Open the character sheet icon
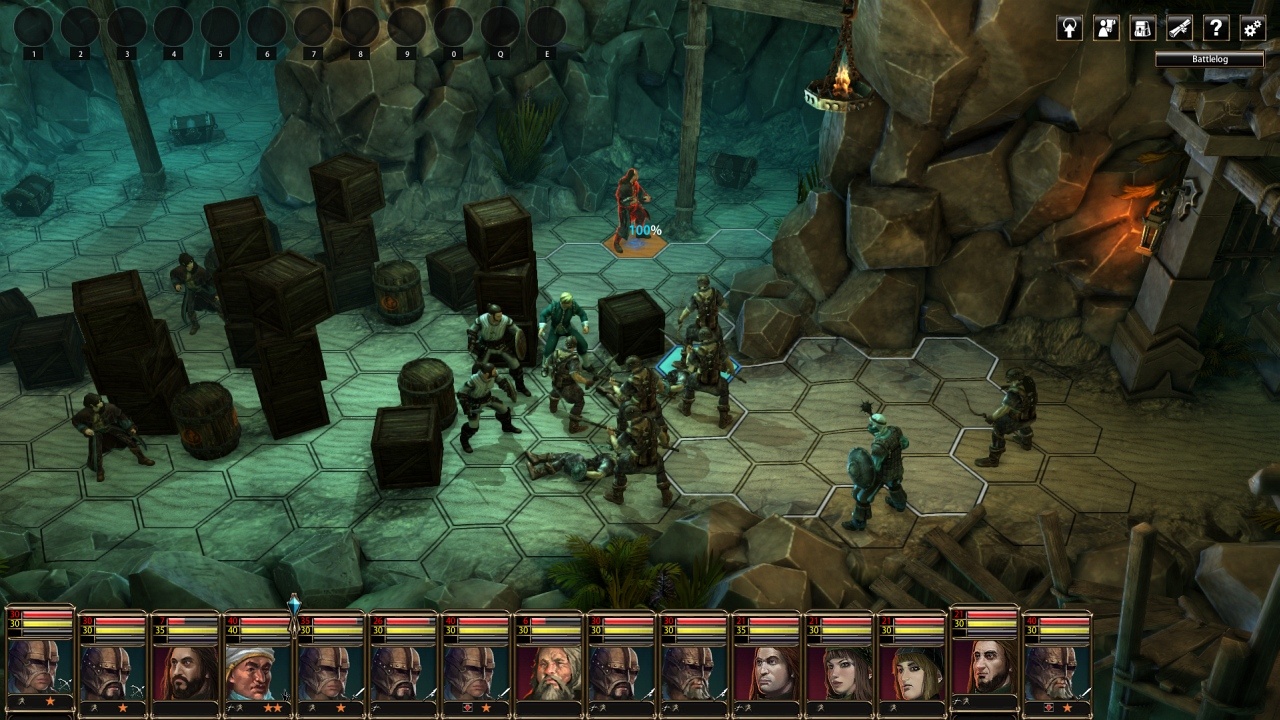The image size is (1280, 720). pyautogui.click(x=1106, y=28)
